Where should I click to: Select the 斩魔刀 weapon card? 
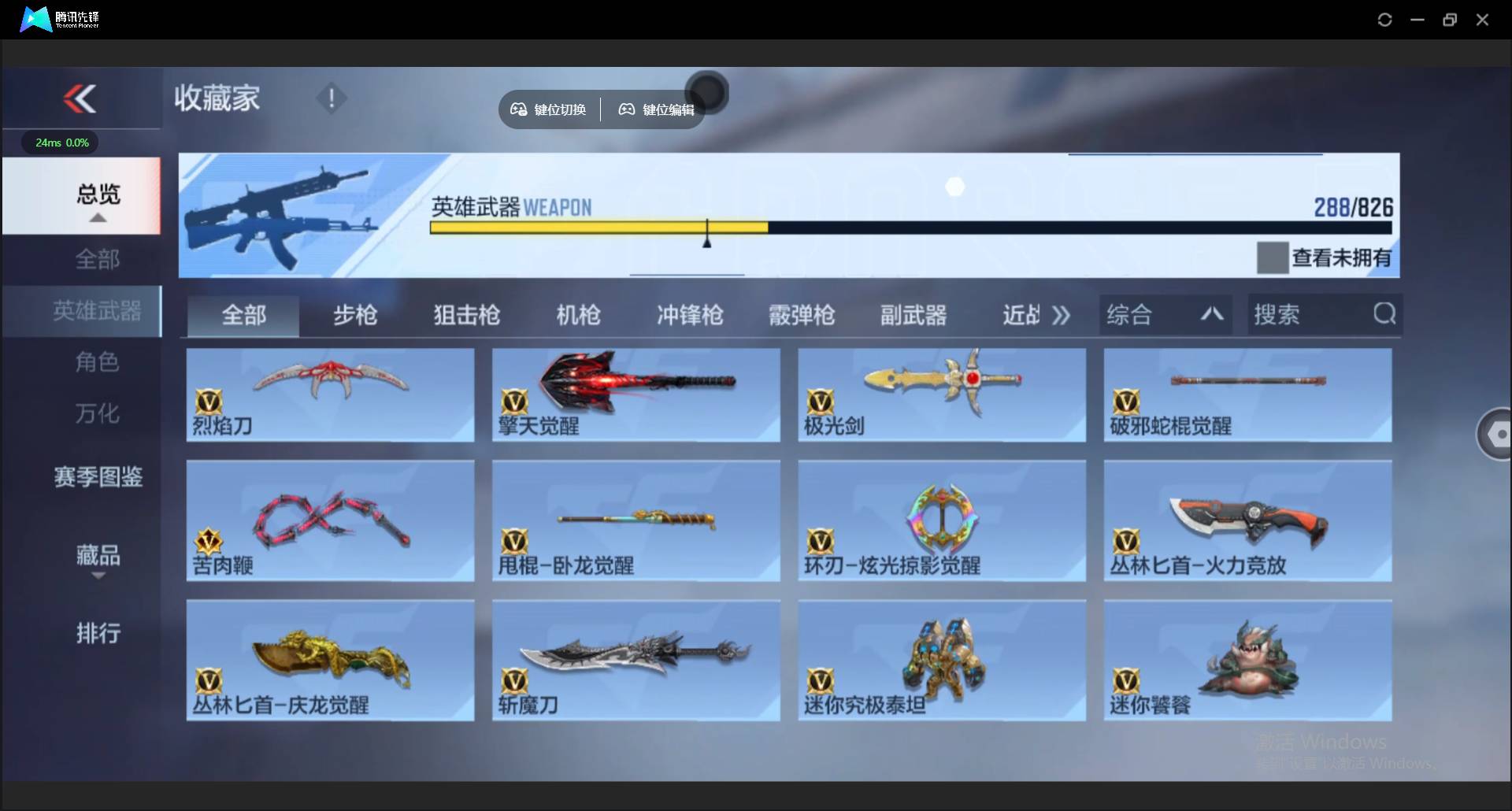coord(636,660)
